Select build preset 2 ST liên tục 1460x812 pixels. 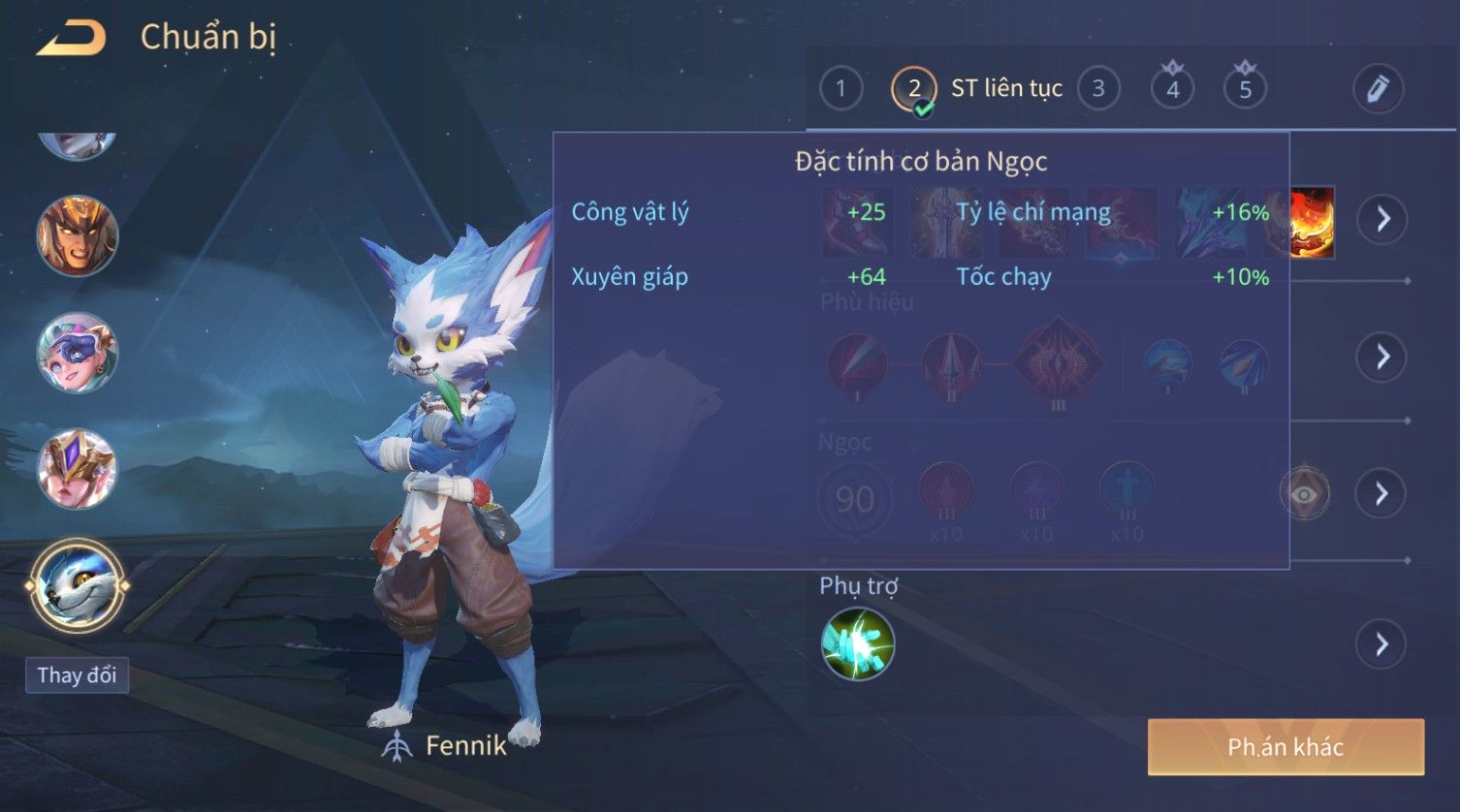coord(913,89)
